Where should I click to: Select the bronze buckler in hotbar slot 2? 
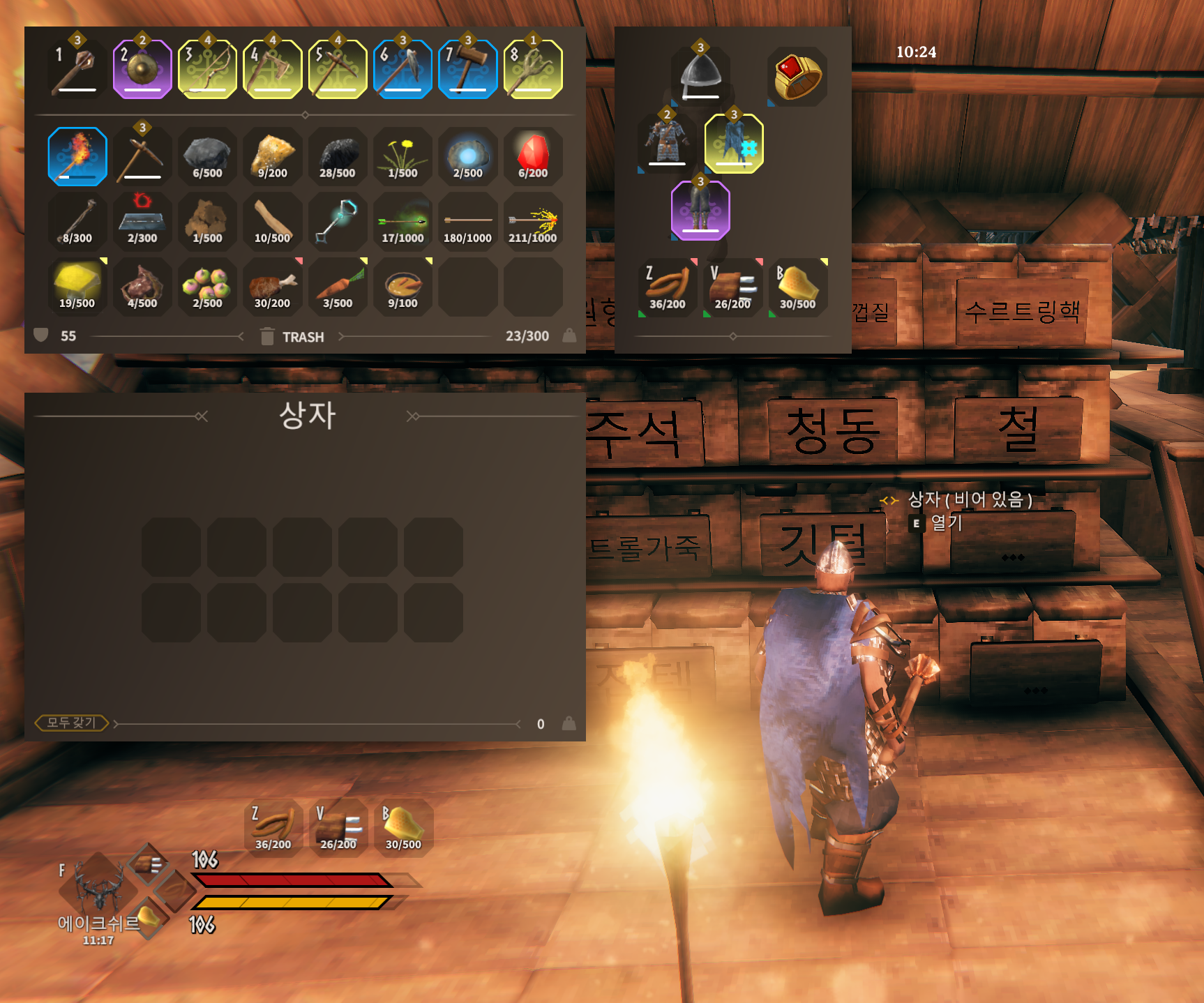(142, 70)
